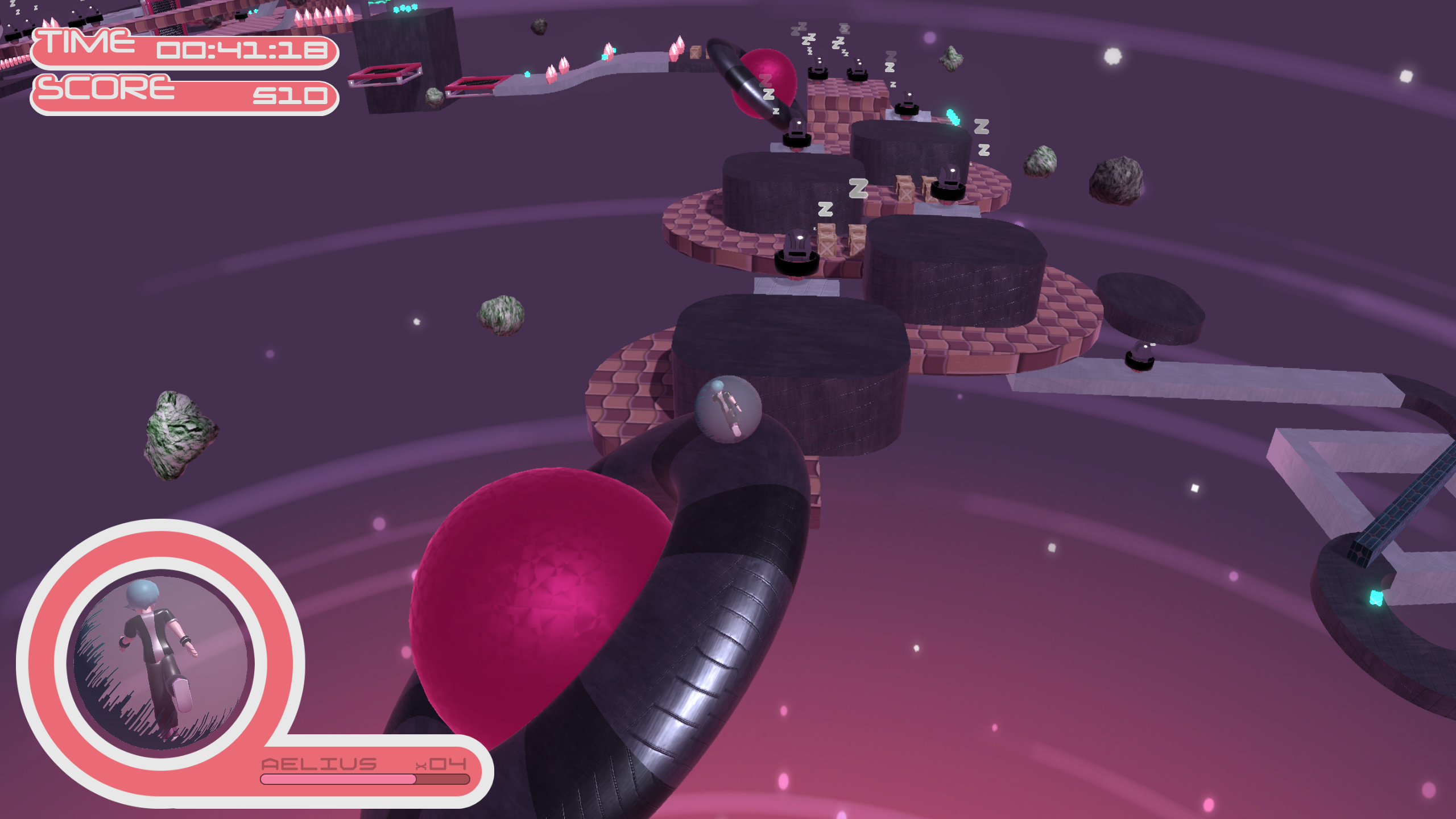This screenshot has width=1456, height=819.
Task: Click the AELIUS name label
Action: click(x=318, y=765)
